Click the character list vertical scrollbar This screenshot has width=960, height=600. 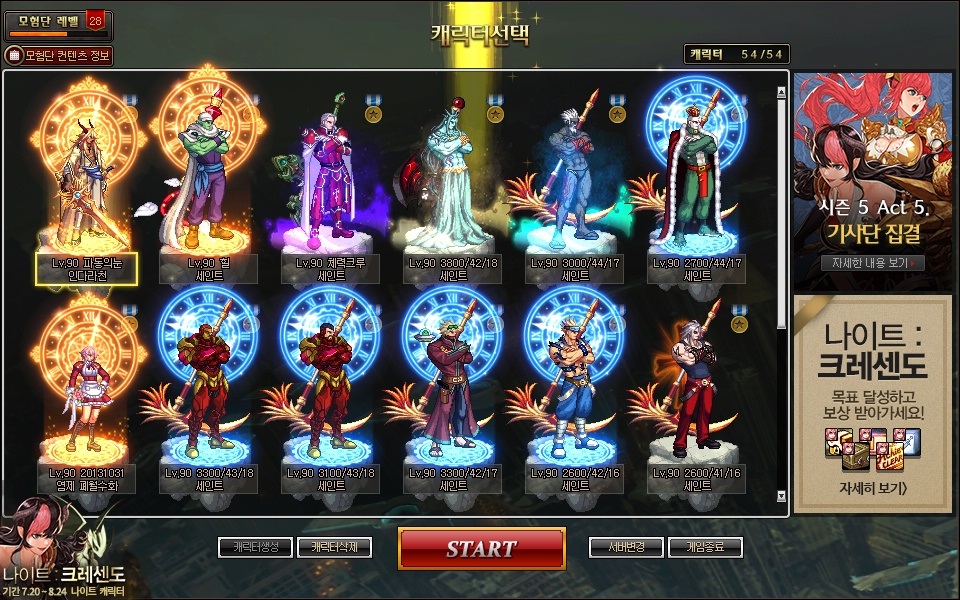pos(782,210)
